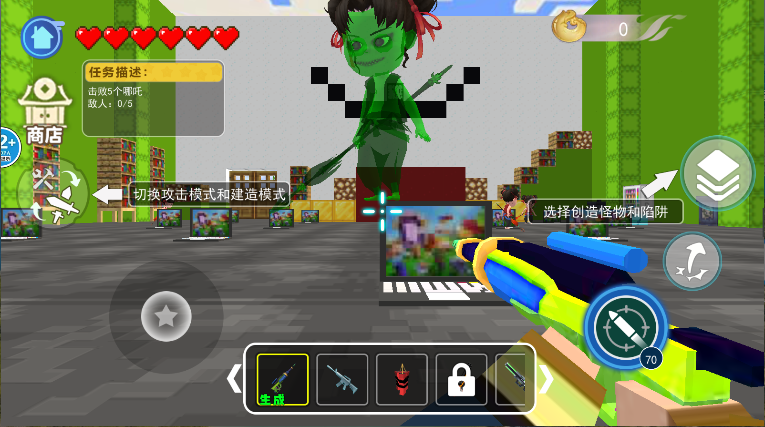
Task: Tap the blue home button
Action: (x=41, y=37)
